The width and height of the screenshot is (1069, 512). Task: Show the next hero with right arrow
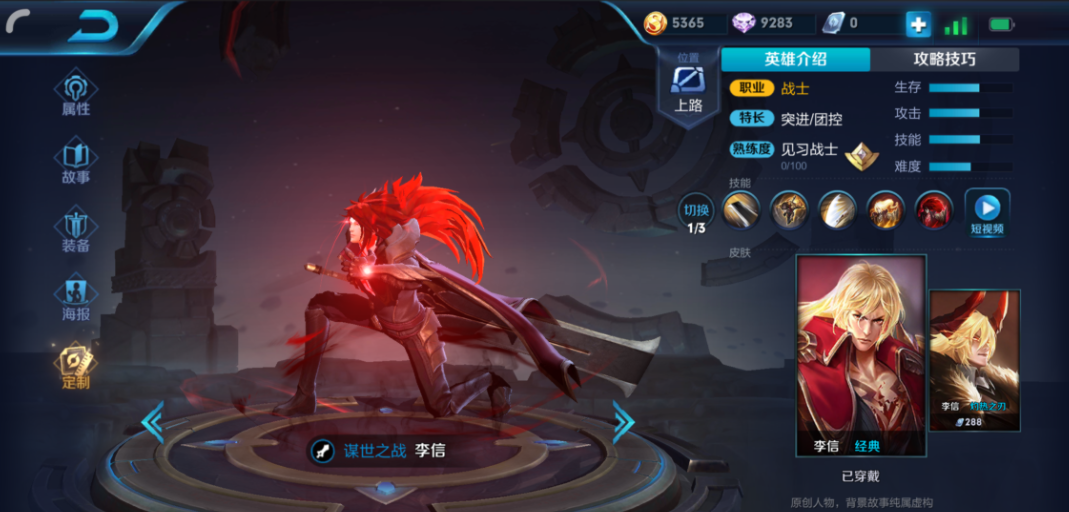pyautogui.click(x=622, y=422)
